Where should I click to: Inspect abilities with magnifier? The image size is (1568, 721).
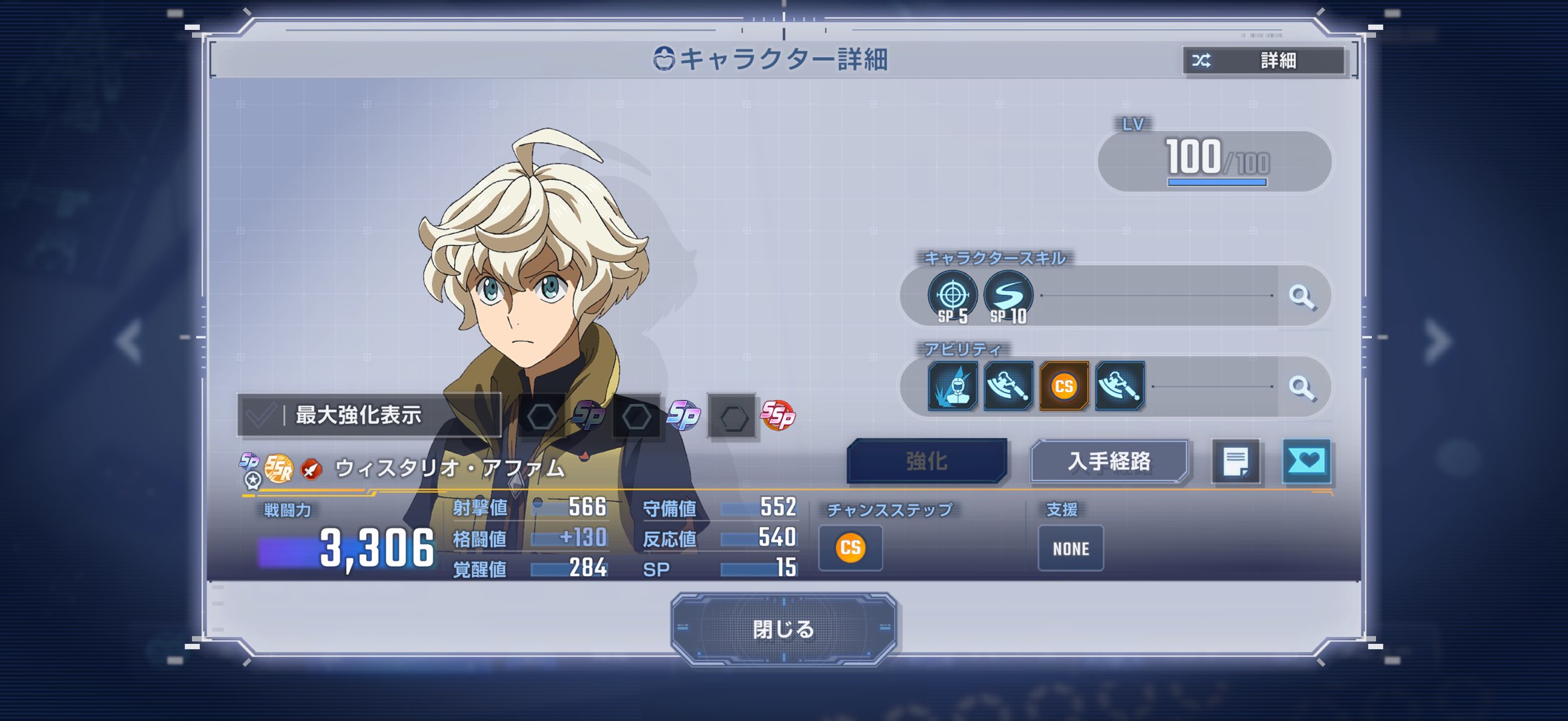click(1302, 387)
